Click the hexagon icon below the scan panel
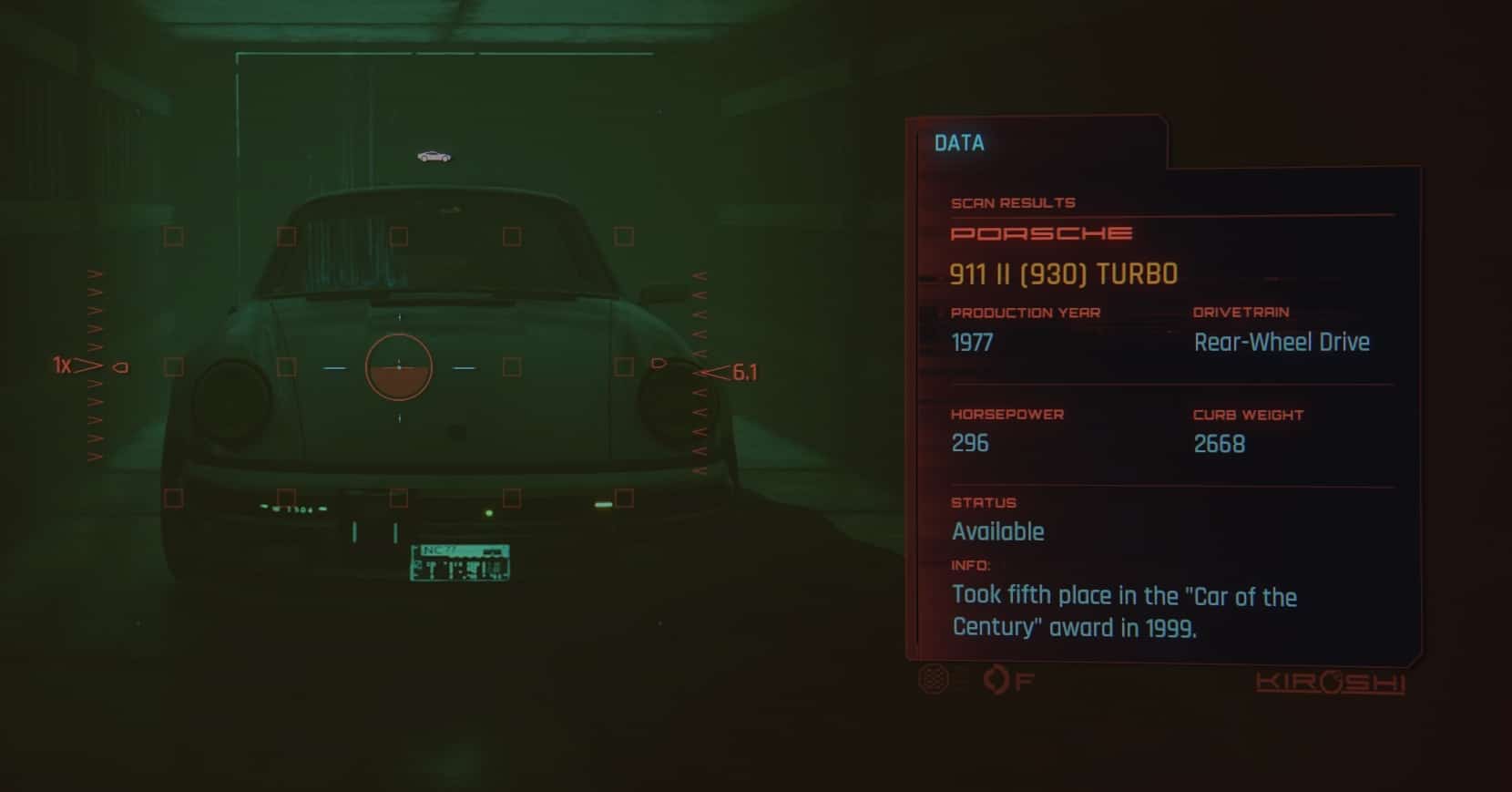This screenshot has width=1512, height=792. tap(934, 679)
